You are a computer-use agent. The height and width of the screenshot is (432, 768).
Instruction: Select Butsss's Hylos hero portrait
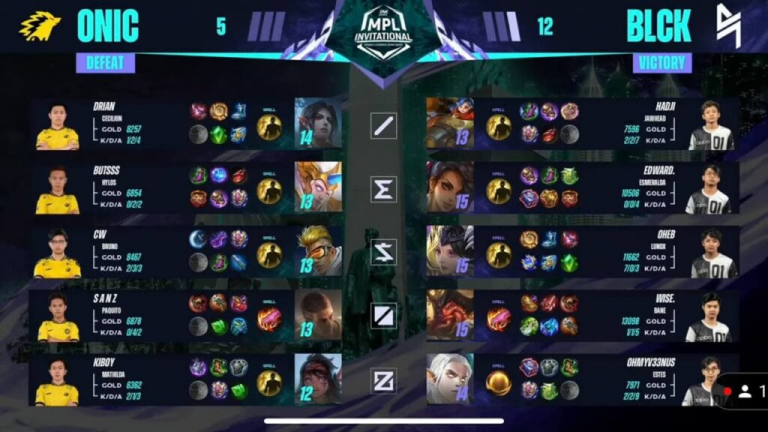click(x=317, y=186)
